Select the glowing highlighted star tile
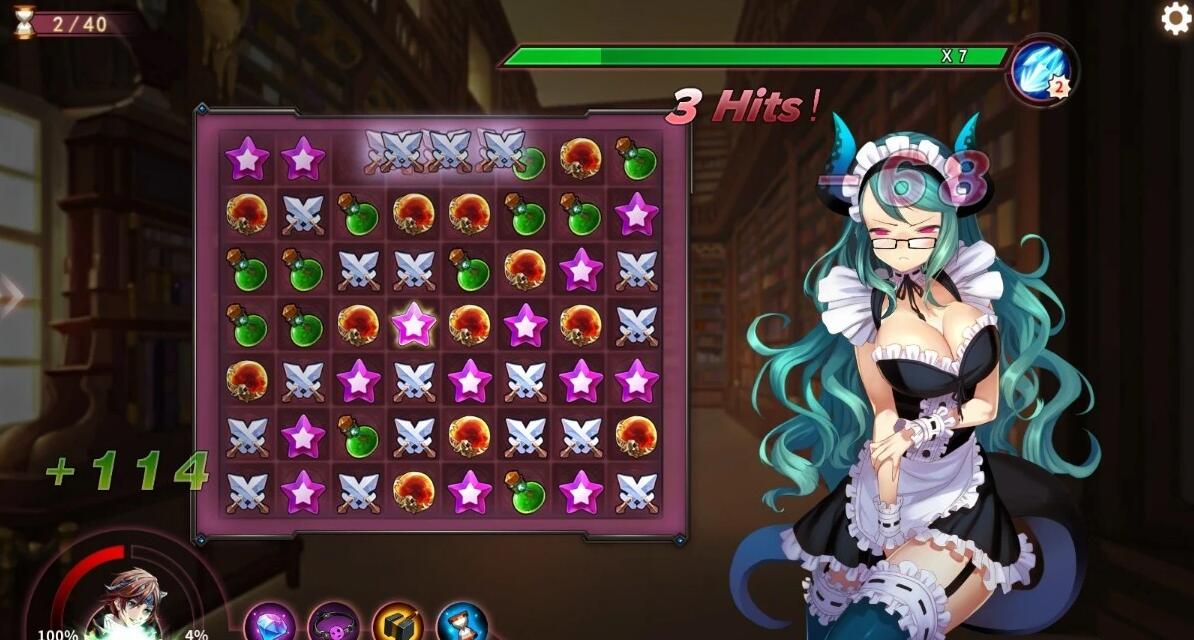 [x=413, y=325]
